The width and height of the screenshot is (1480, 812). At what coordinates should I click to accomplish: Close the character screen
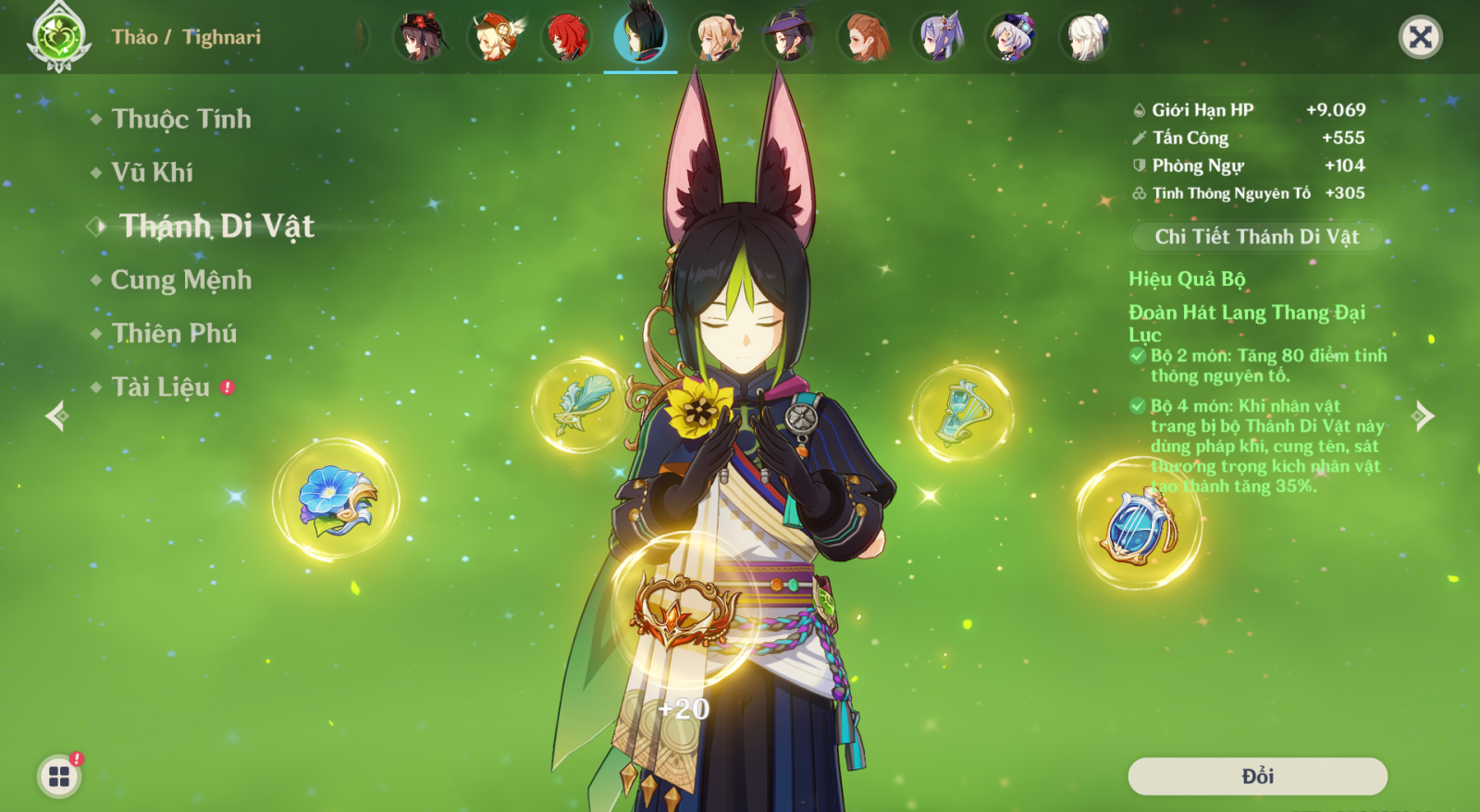tap(1420, 37)
